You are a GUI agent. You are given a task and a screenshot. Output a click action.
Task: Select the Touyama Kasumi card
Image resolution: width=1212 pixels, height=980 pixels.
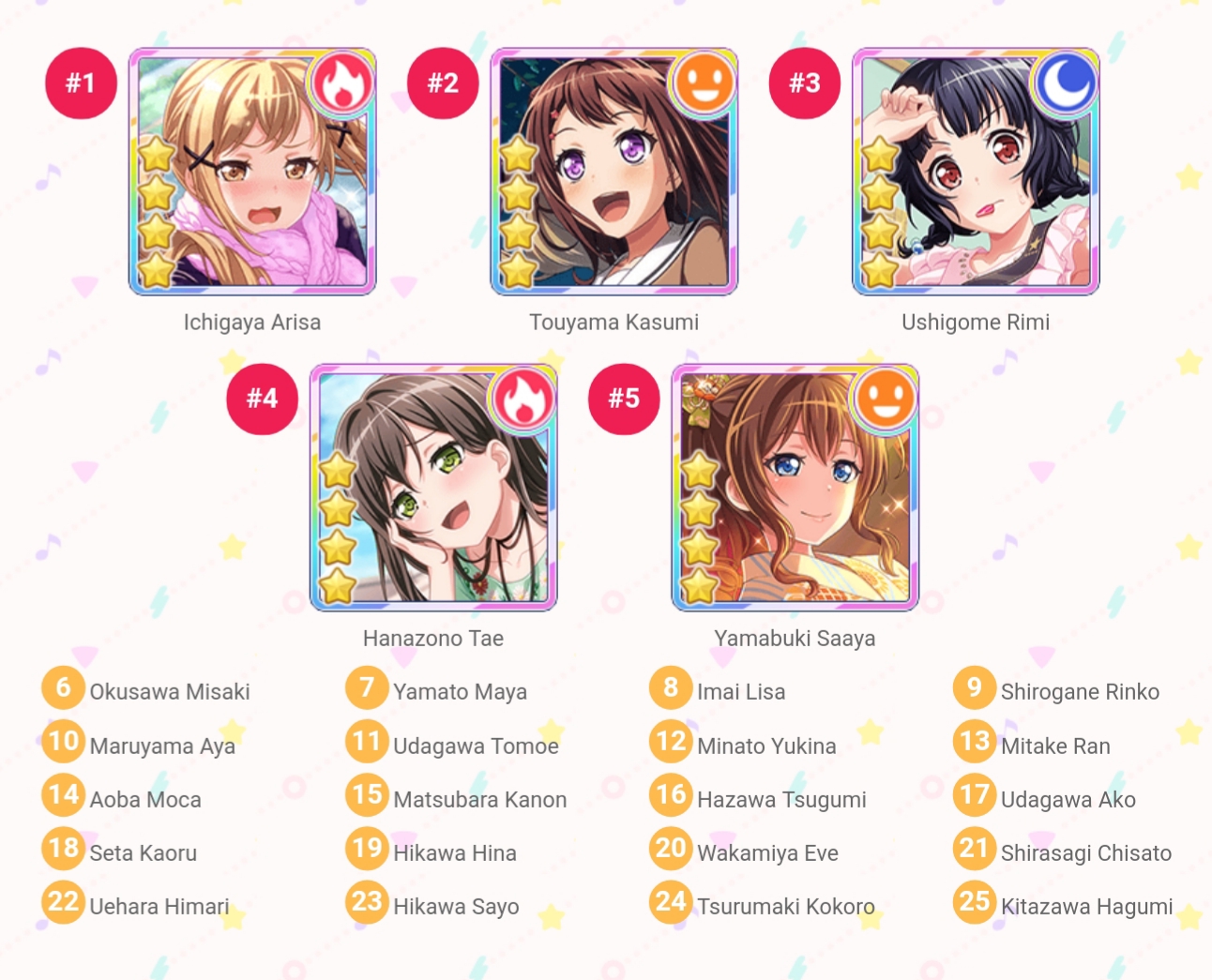click(614, 172)
